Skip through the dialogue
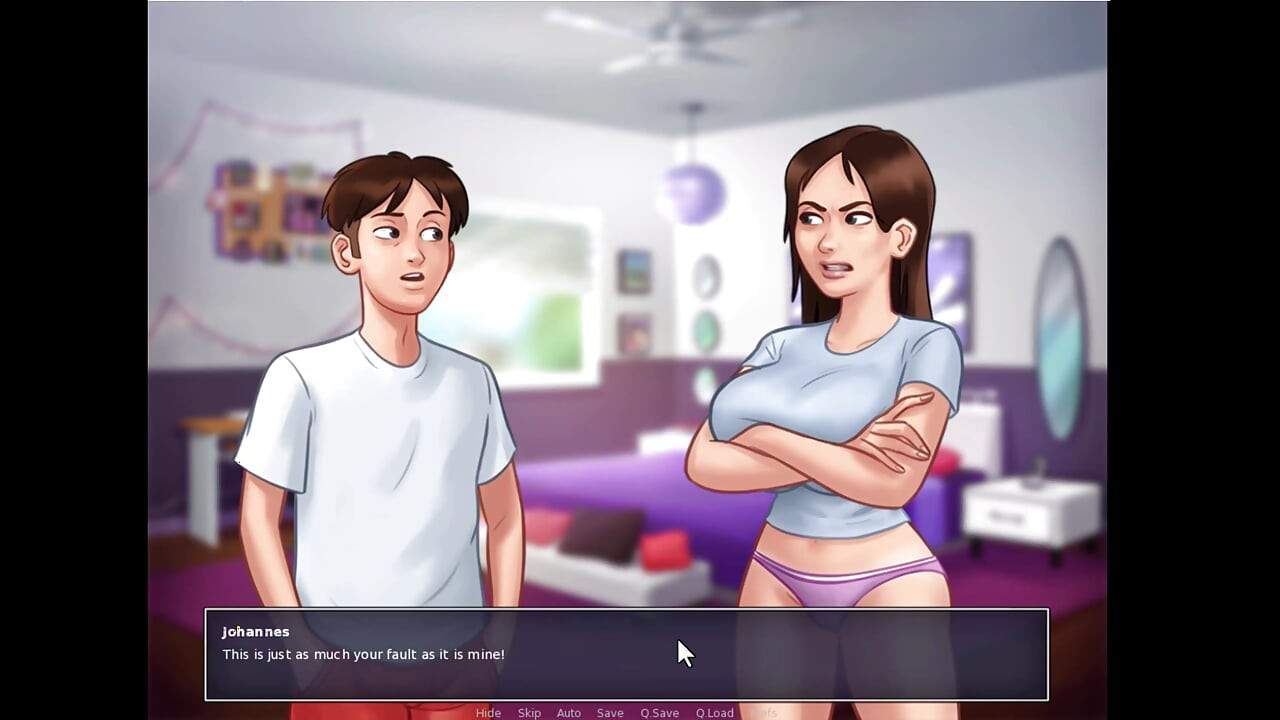This screenshot has width=1280, height=720. (529, 713)
